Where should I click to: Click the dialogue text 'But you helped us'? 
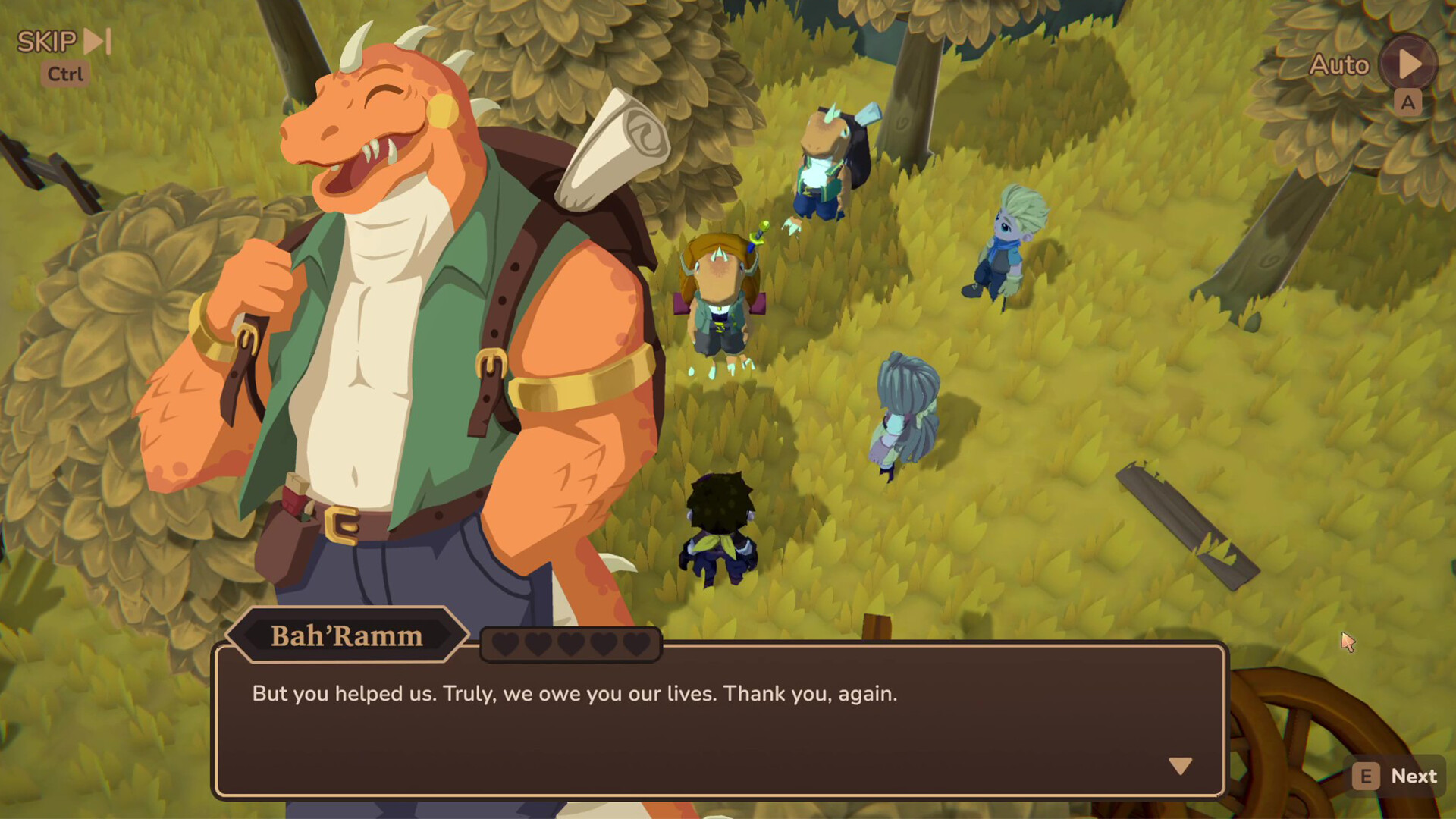[341, 693]
